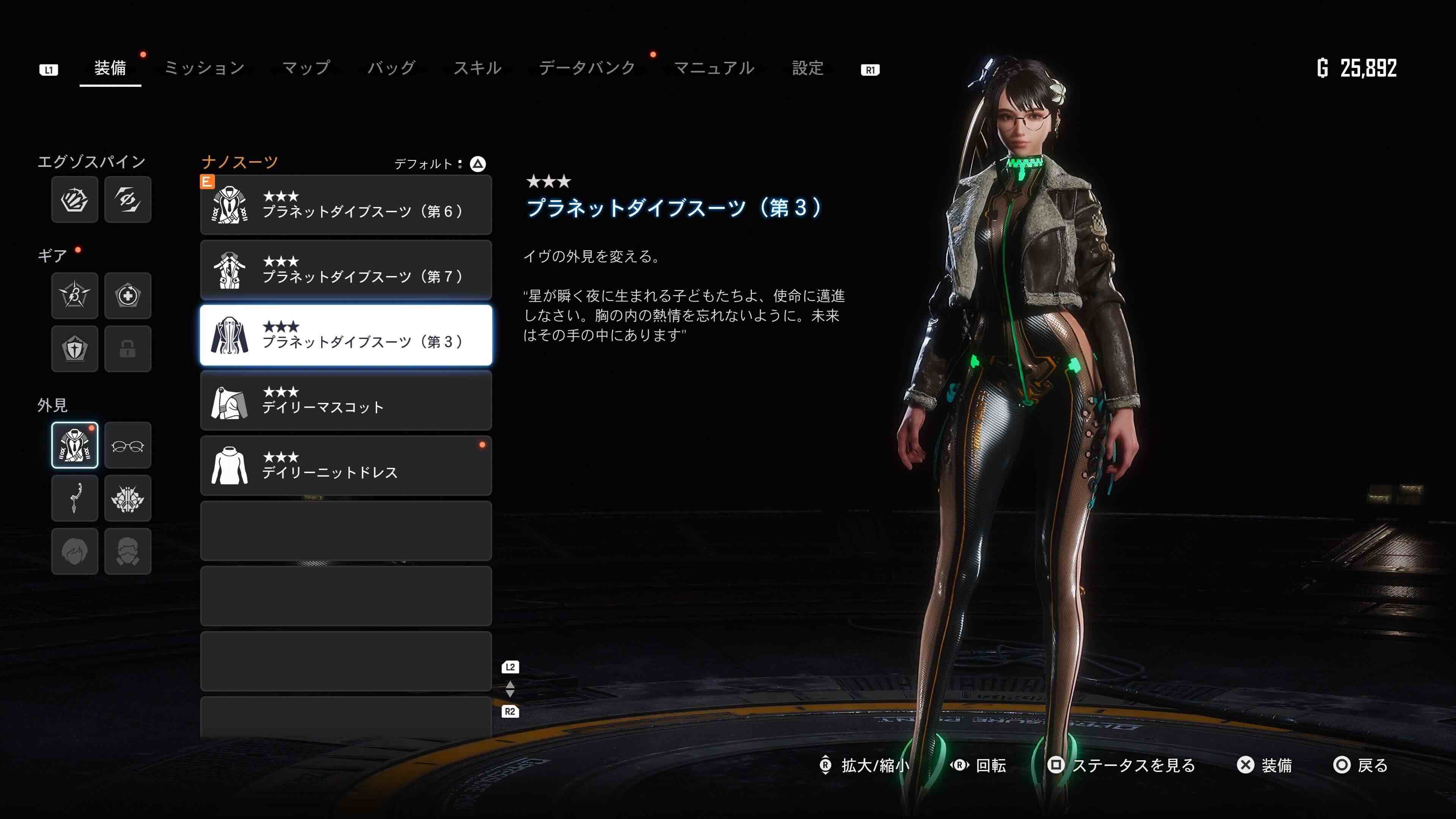This screenshot has width=1456, height=819.
Task: Select the shield gear slot icon
Action: pos(74,349)
